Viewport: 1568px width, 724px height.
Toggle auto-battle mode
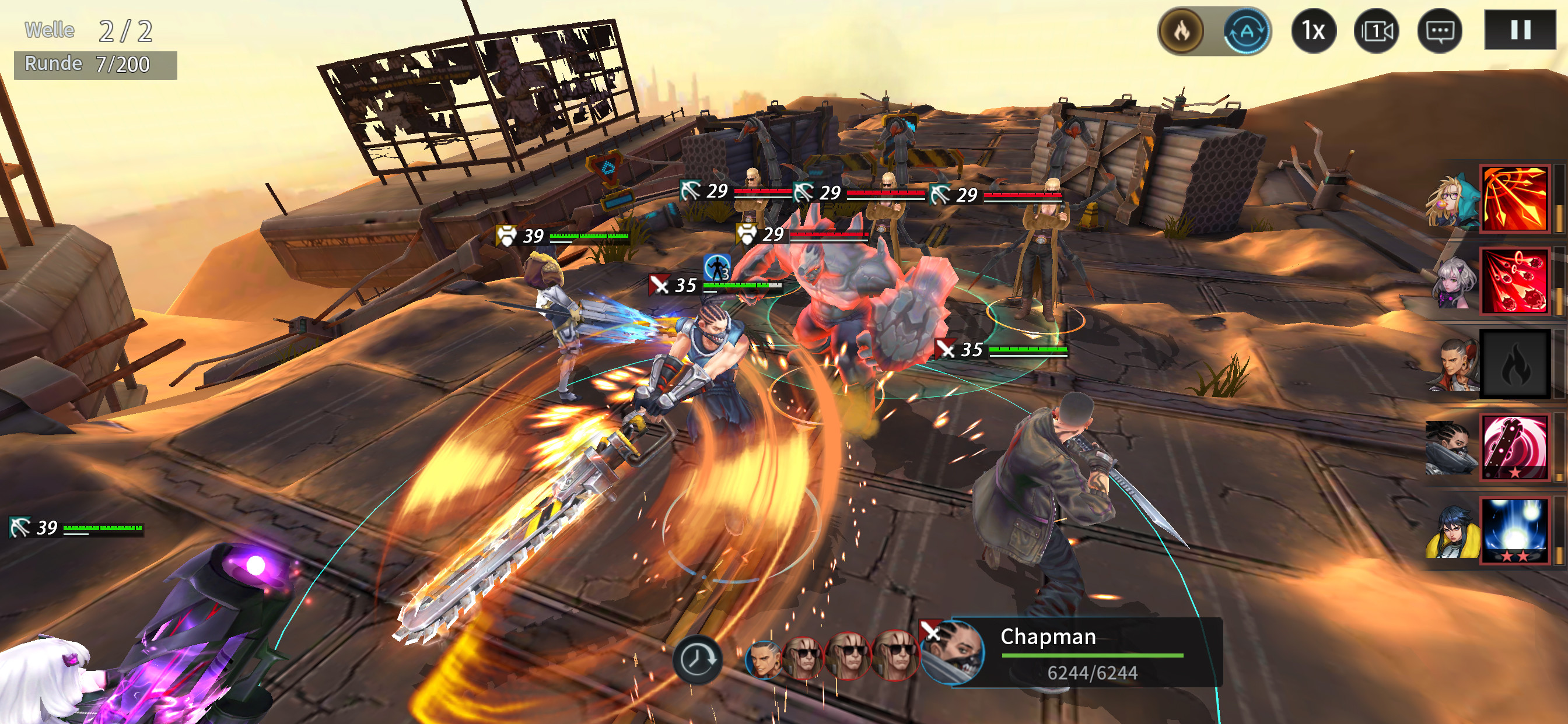click(1247, 31)
